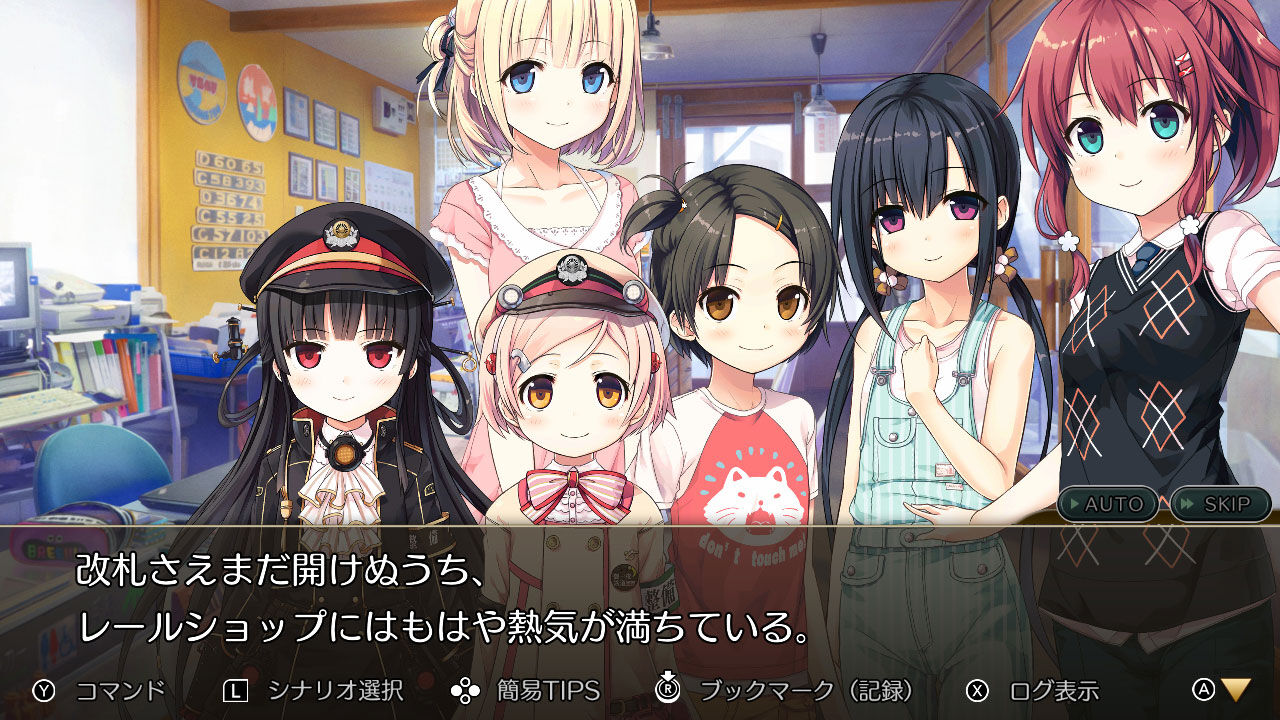The height and width of the screenshot is (720, 1280).
Task: Click the pink-haired girl in the station cap
Action: tap(575, 400)
